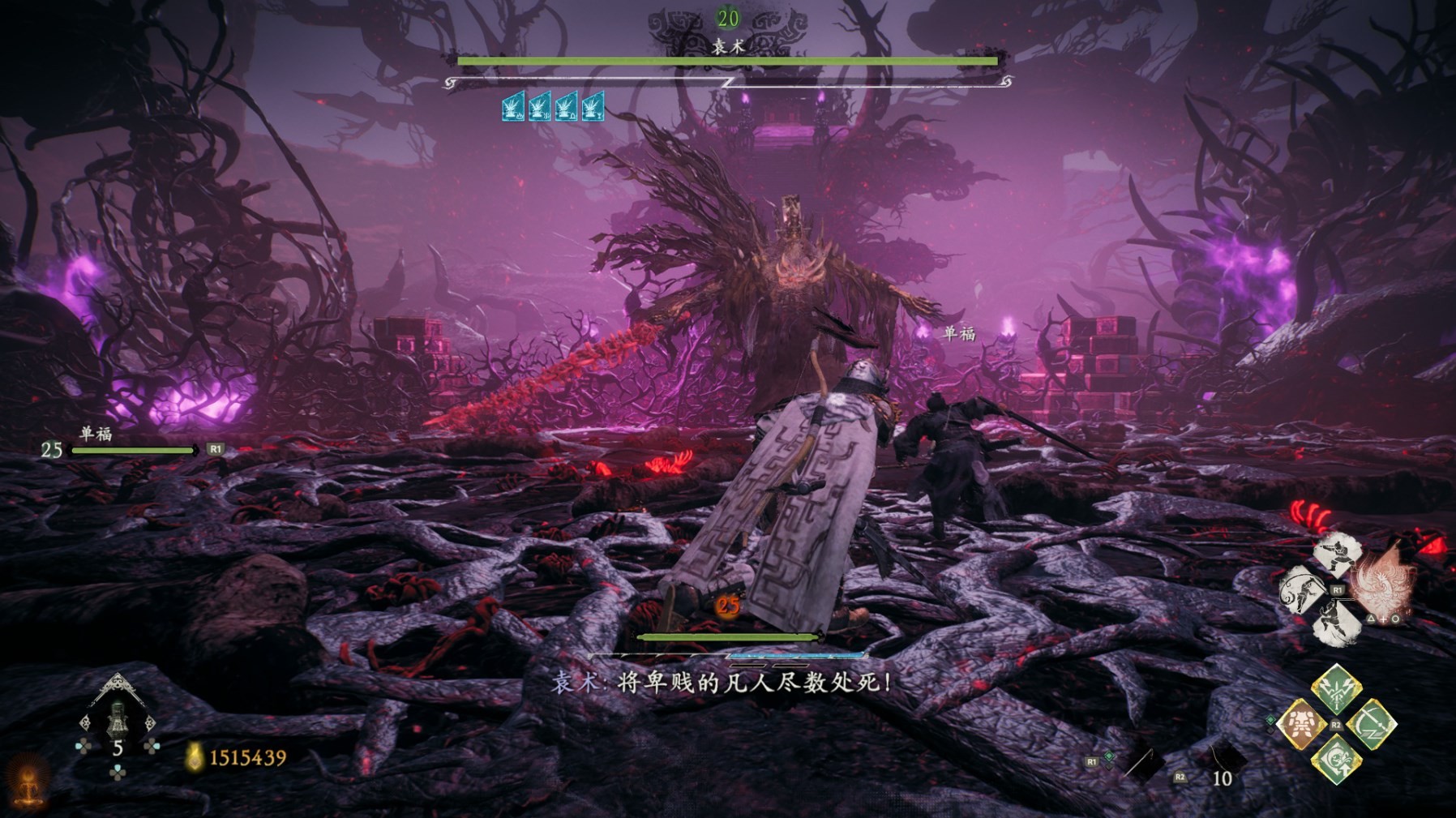Select the yellow flame currency icon
Image resolution: width=1456 pixels, height=818 pixels.
[x=195, y=757]
